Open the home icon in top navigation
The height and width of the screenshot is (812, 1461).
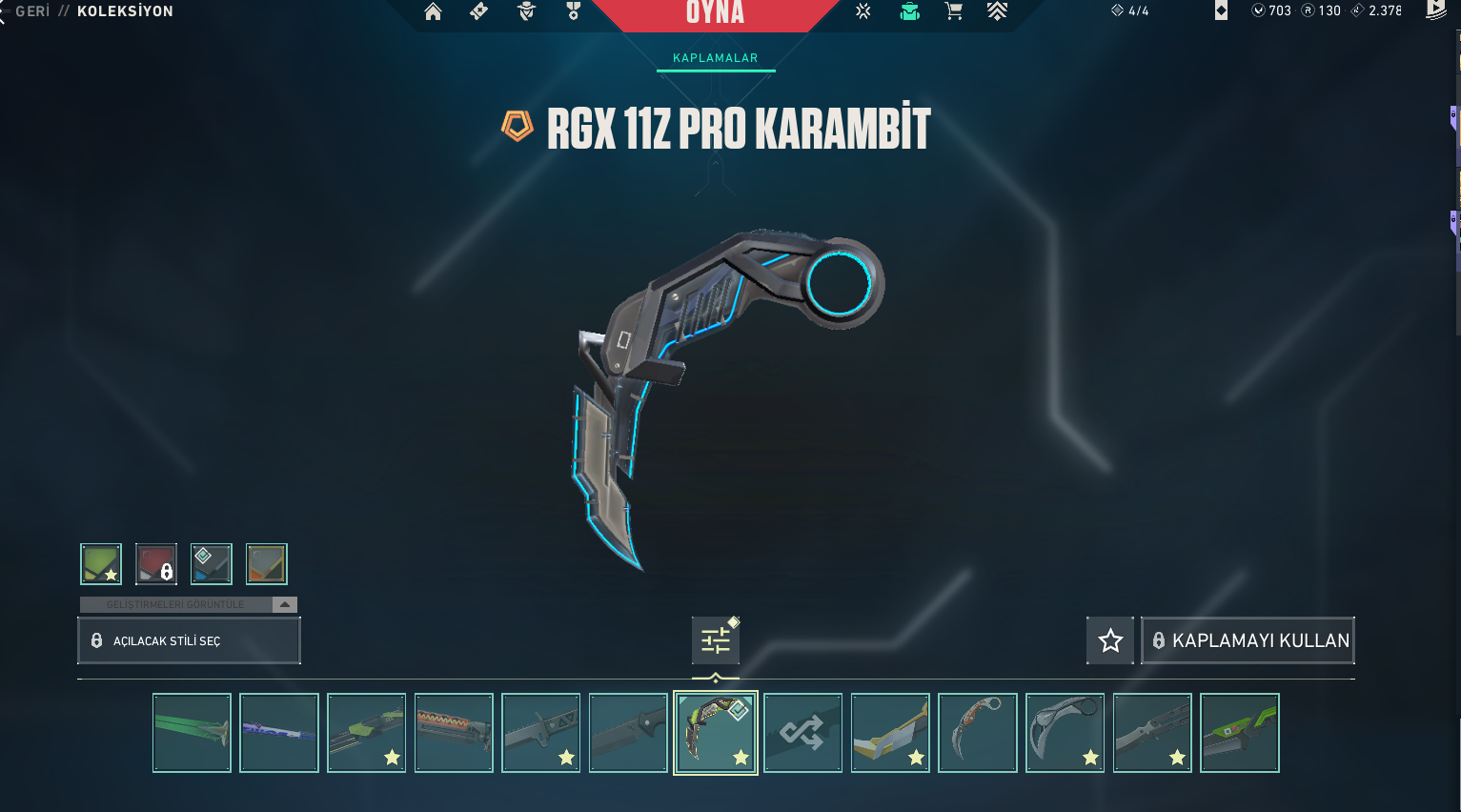(433, 11)
